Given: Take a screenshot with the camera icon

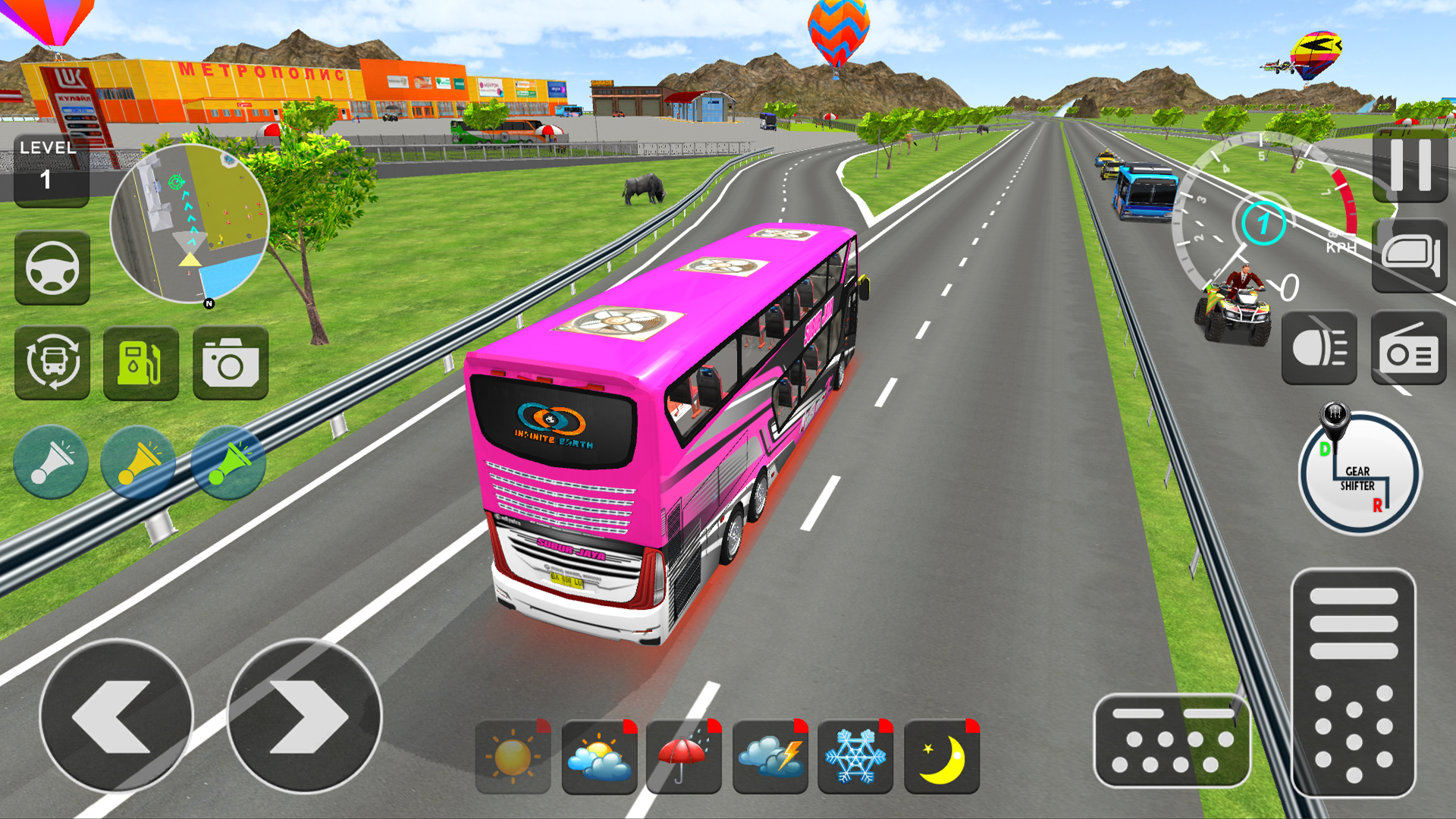Looking at the screenshot, I should click(227, 362).
